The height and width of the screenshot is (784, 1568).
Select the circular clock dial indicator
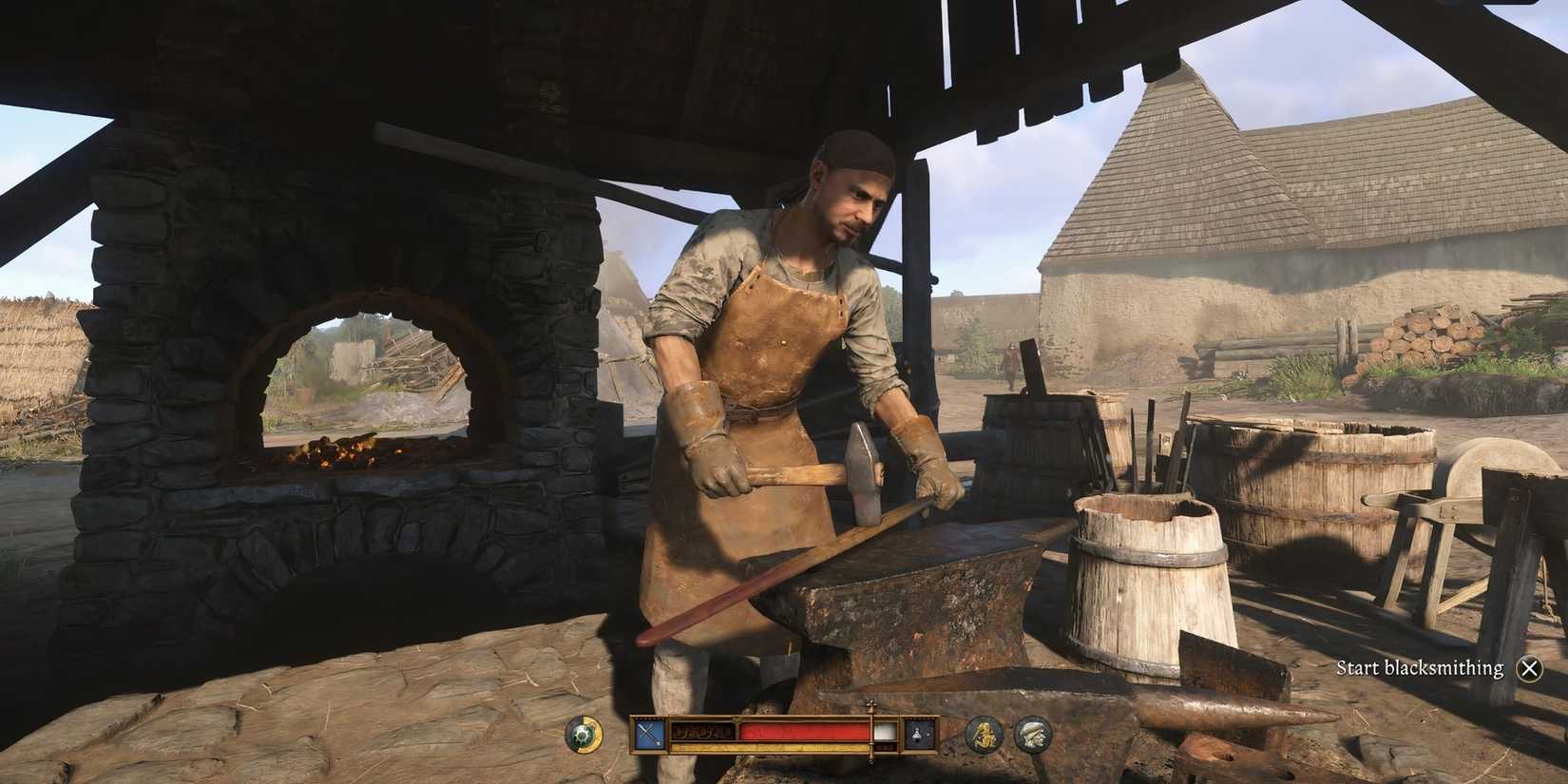click(x=583, y=734)
